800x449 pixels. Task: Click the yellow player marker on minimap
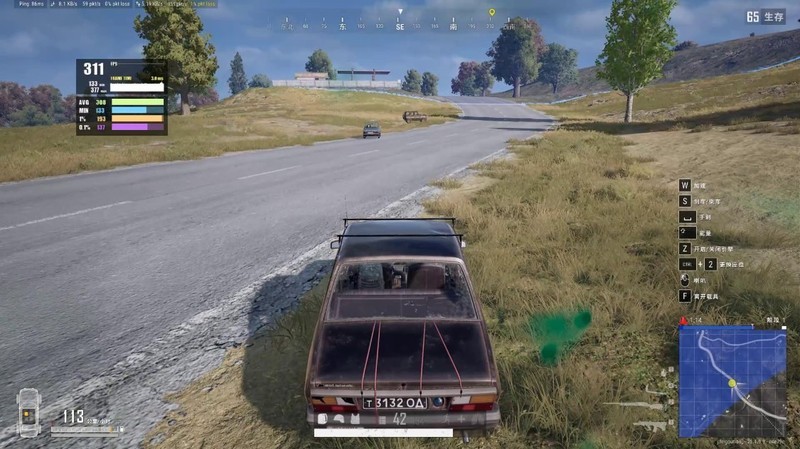pyautogui.click(x=732, y=383)
